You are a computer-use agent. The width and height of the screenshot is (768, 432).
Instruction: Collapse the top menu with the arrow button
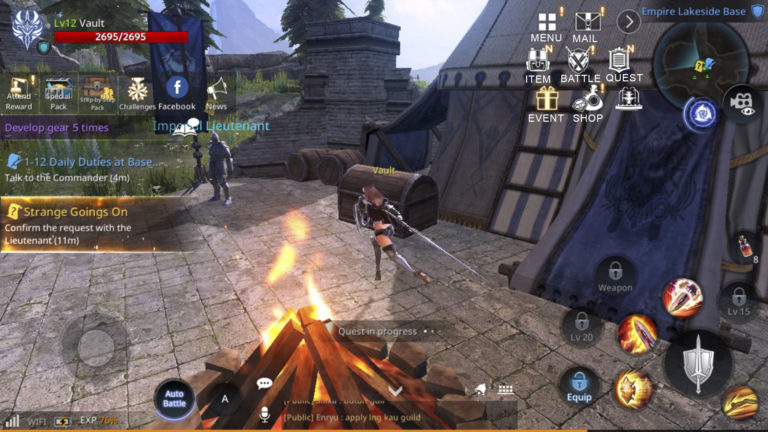click(x=628, y=21)
